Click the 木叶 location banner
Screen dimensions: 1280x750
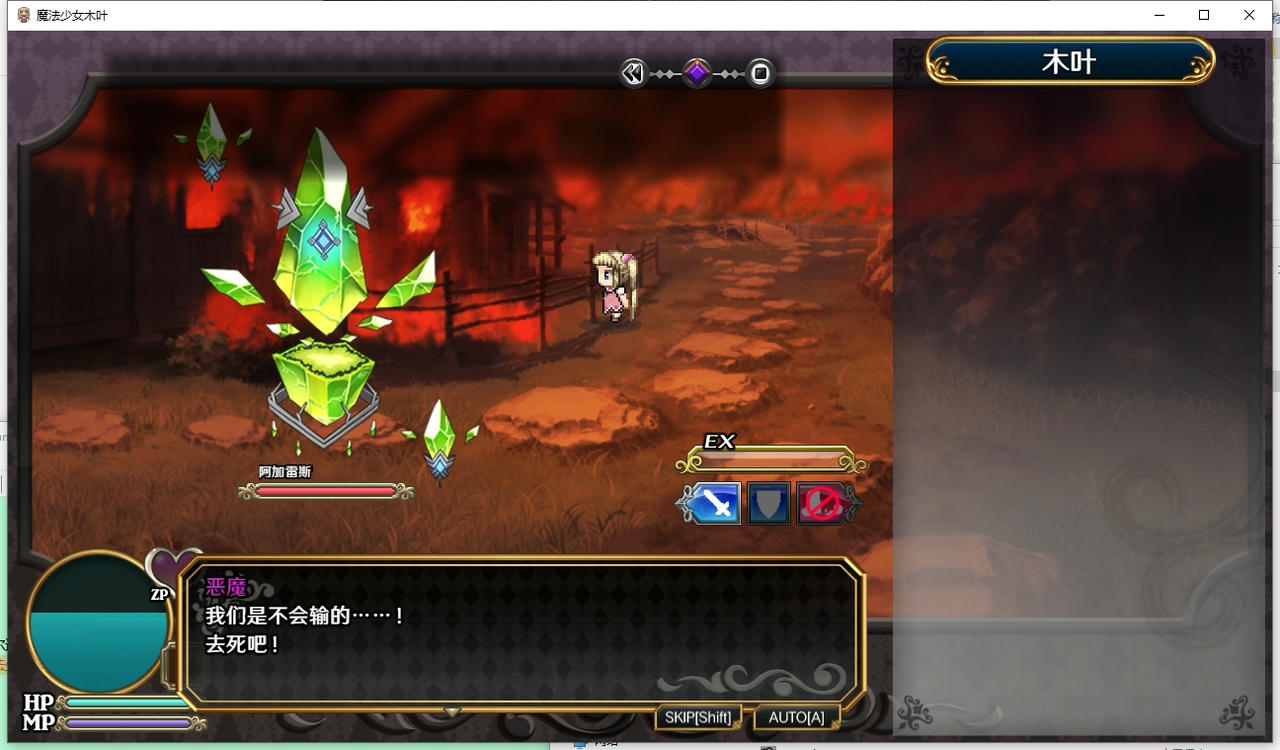click(1069, 60)
